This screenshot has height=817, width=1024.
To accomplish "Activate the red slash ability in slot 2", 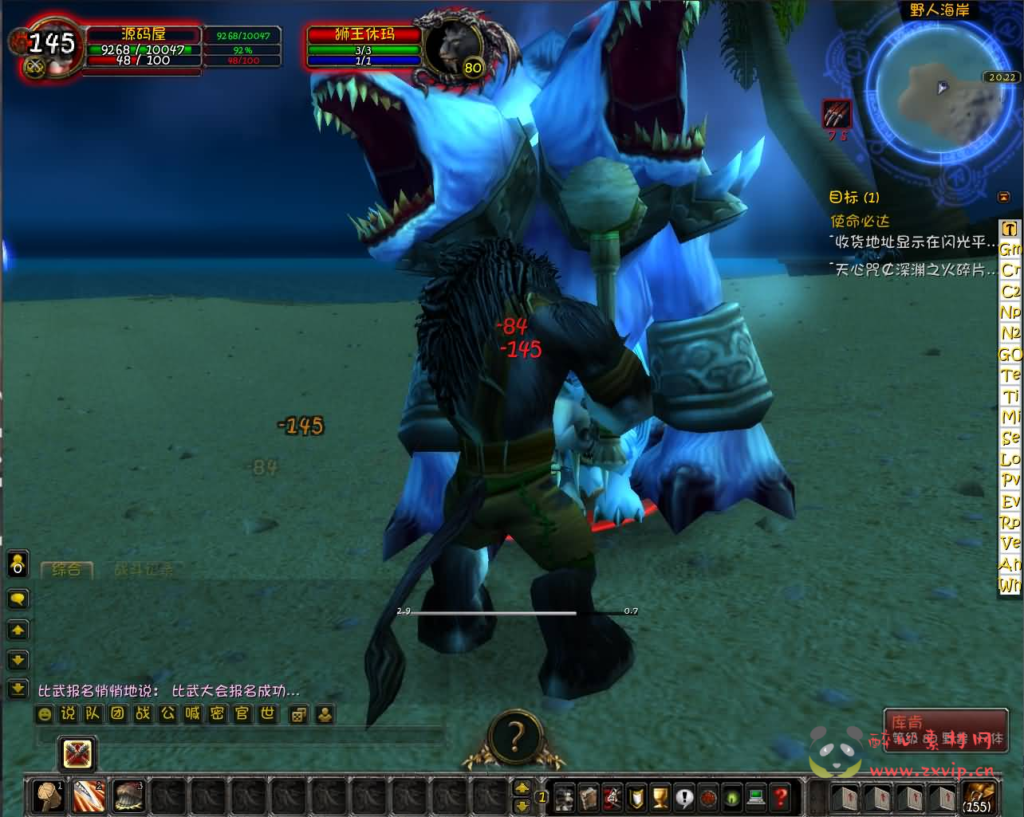I will [88, 796].
